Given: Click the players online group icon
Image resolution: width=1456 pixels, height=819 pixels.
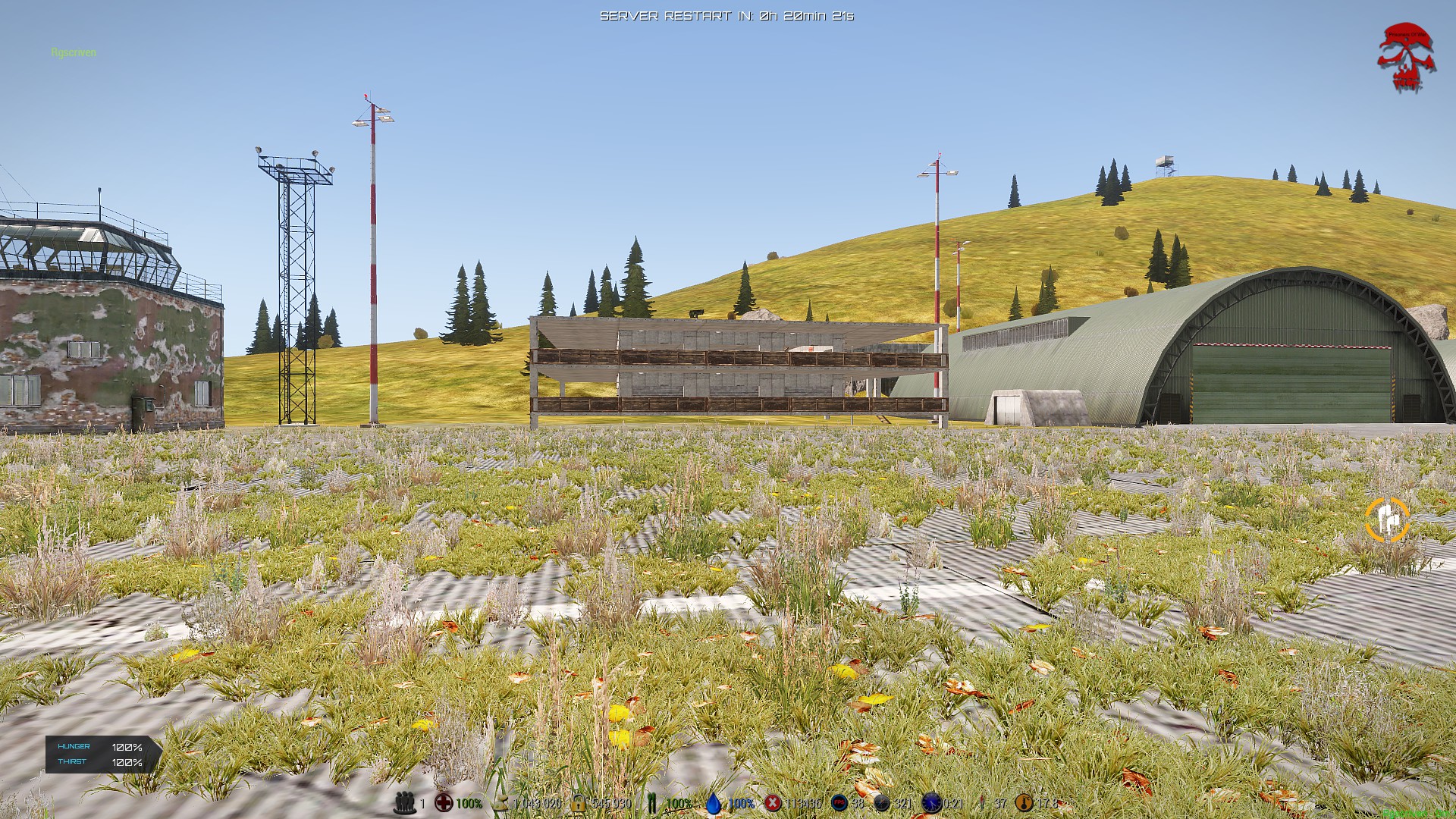Looking at the screenshot, I should point(405,802).
